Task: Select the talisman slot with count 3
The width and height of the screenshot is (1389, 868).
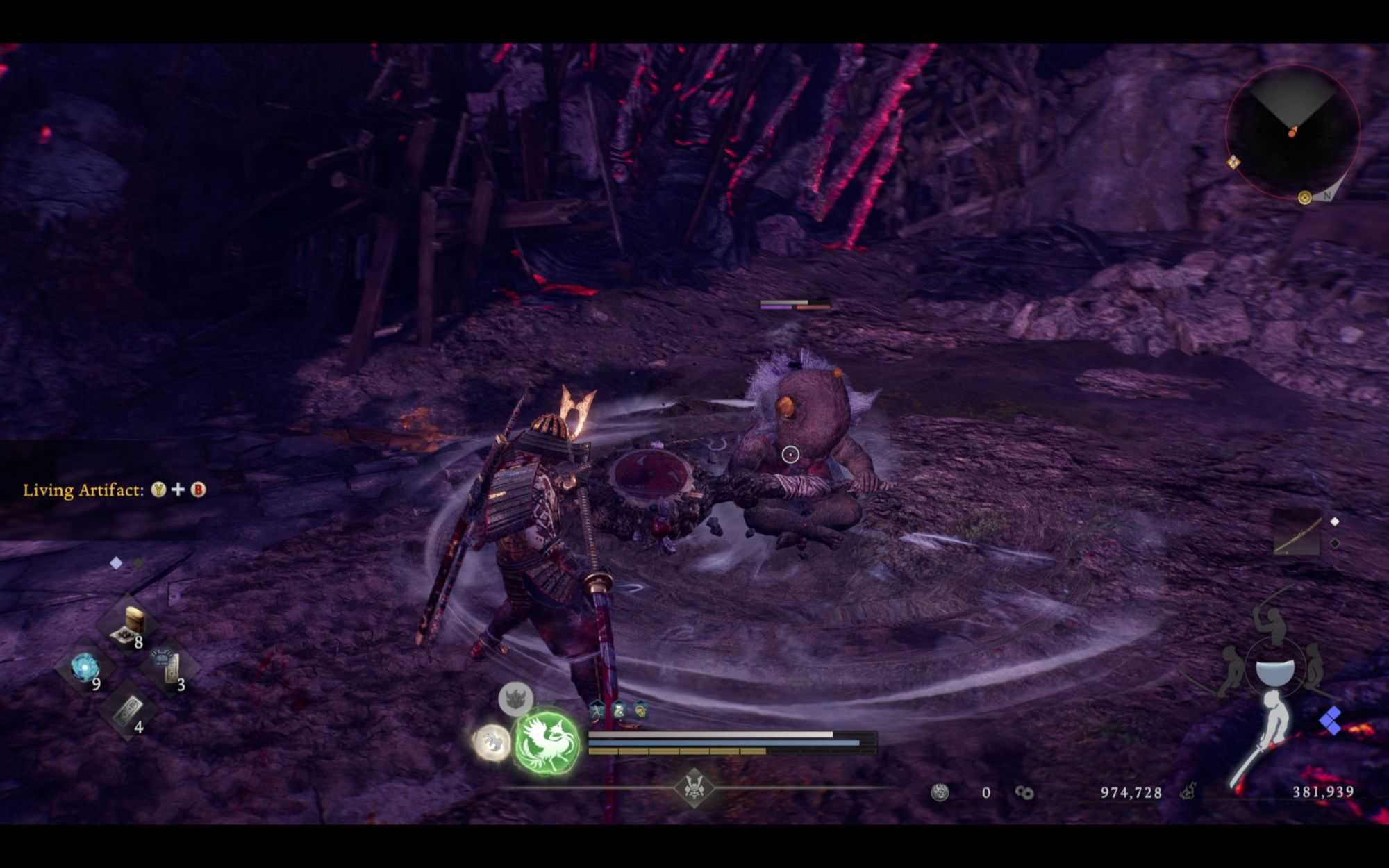Action: [x=168, y=667]
